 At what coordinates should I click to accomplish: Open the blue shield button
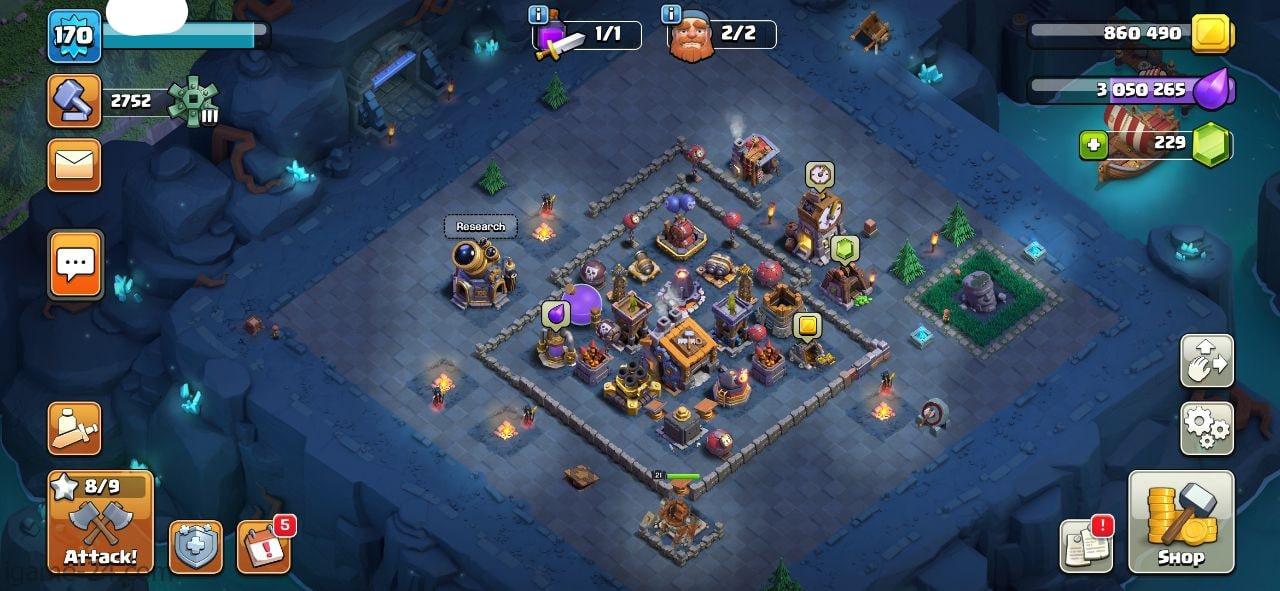point(196,547)
